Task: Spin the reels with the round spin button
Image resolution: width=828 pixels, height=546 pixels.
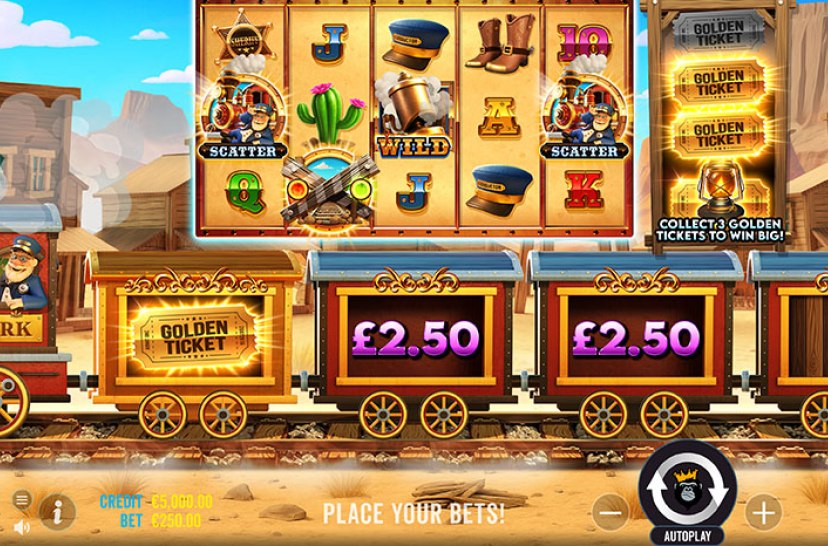Action: pos(687,487)
